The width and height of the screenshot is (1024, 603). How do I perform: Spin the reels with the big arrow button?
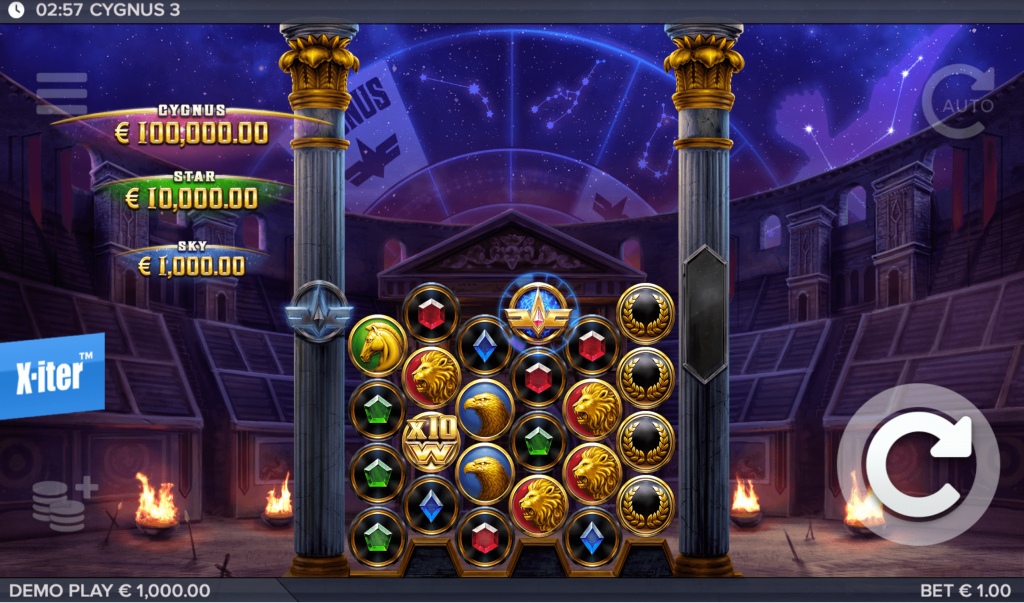pos(917,463)
